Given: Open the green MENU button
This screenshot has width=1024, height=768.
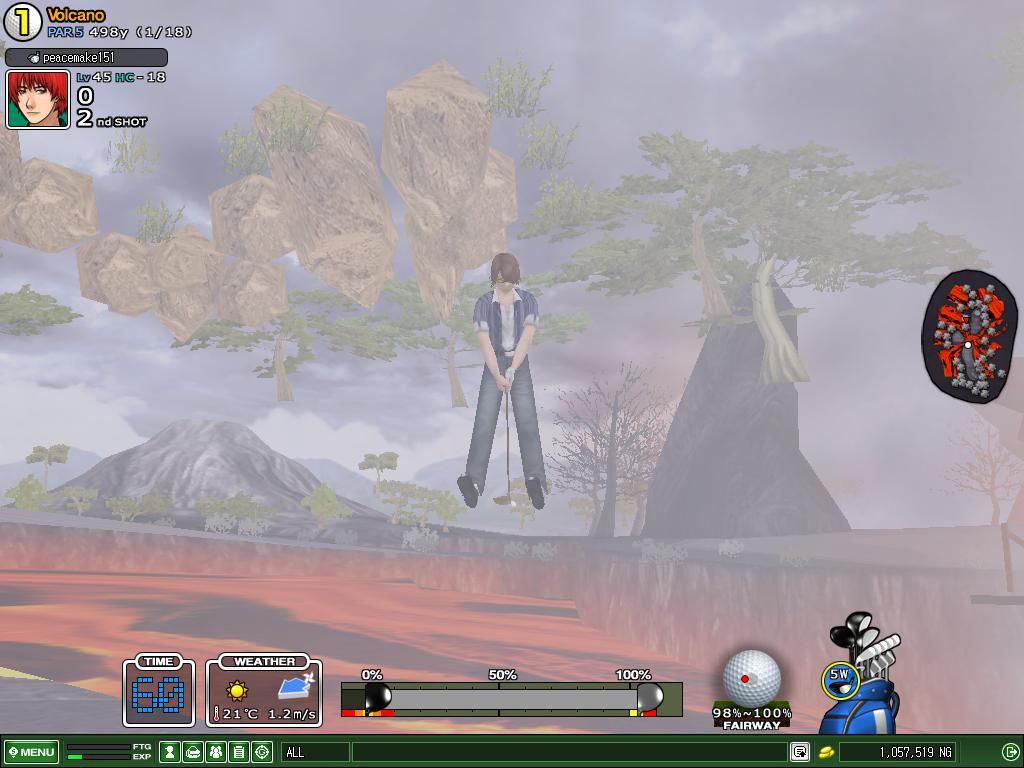Looking at the screenshot, I should click(x=31, y=752).
